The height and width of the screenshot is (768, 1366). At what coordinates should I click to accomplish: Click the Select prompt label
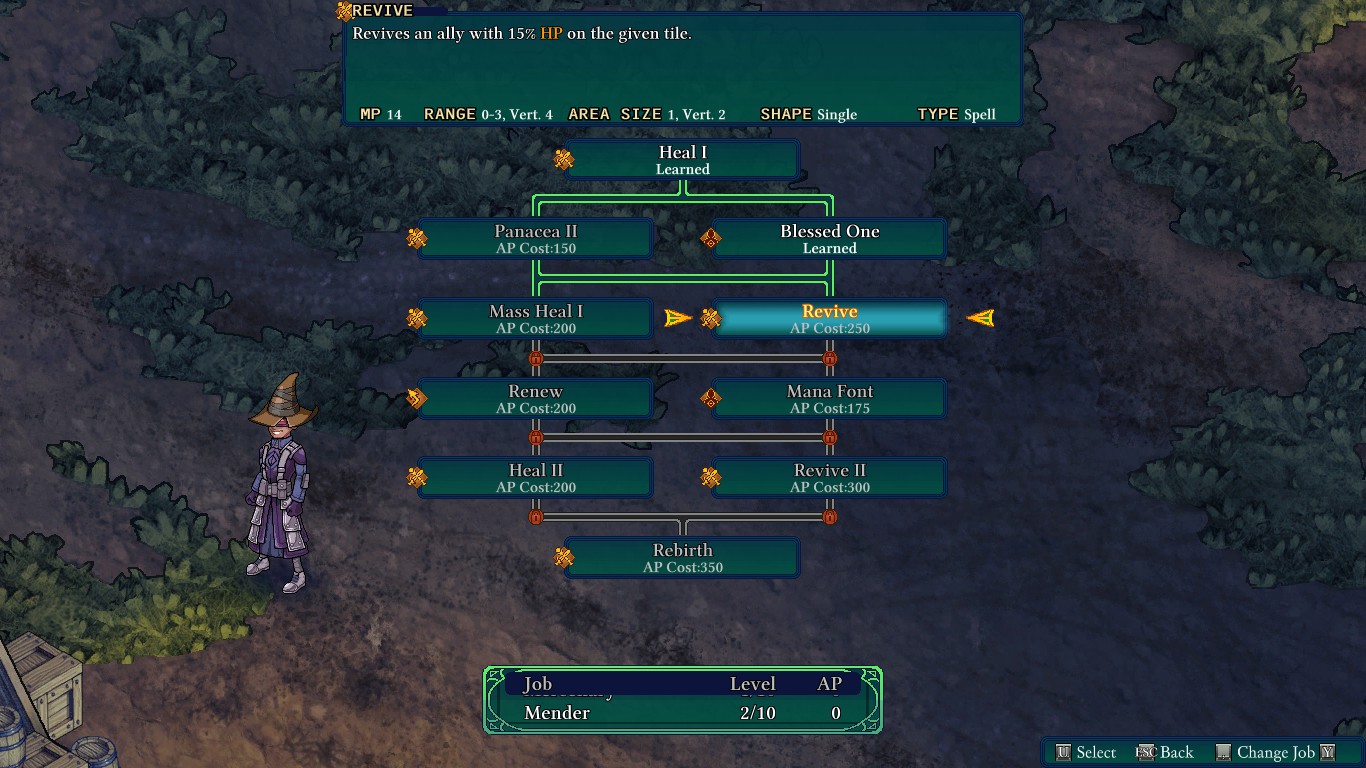point(1095,752)
